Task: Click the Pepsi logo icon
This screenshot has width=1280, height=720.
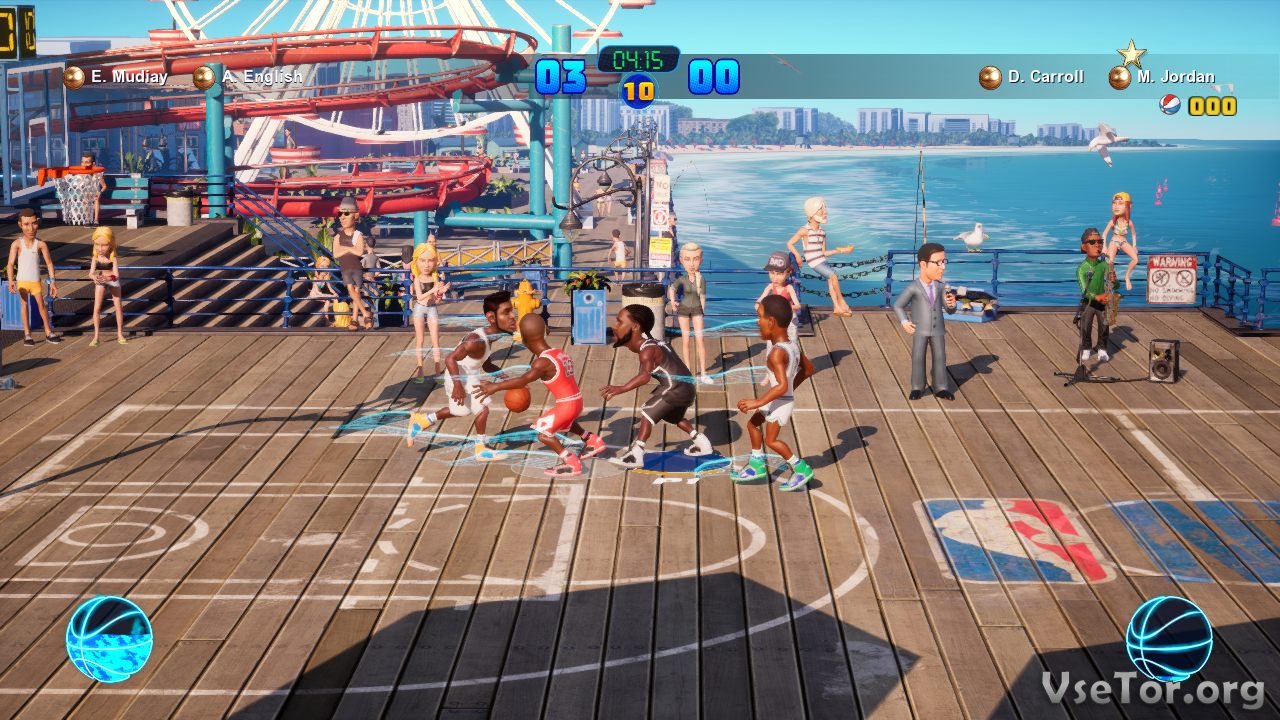Action: click(1170, 105)
